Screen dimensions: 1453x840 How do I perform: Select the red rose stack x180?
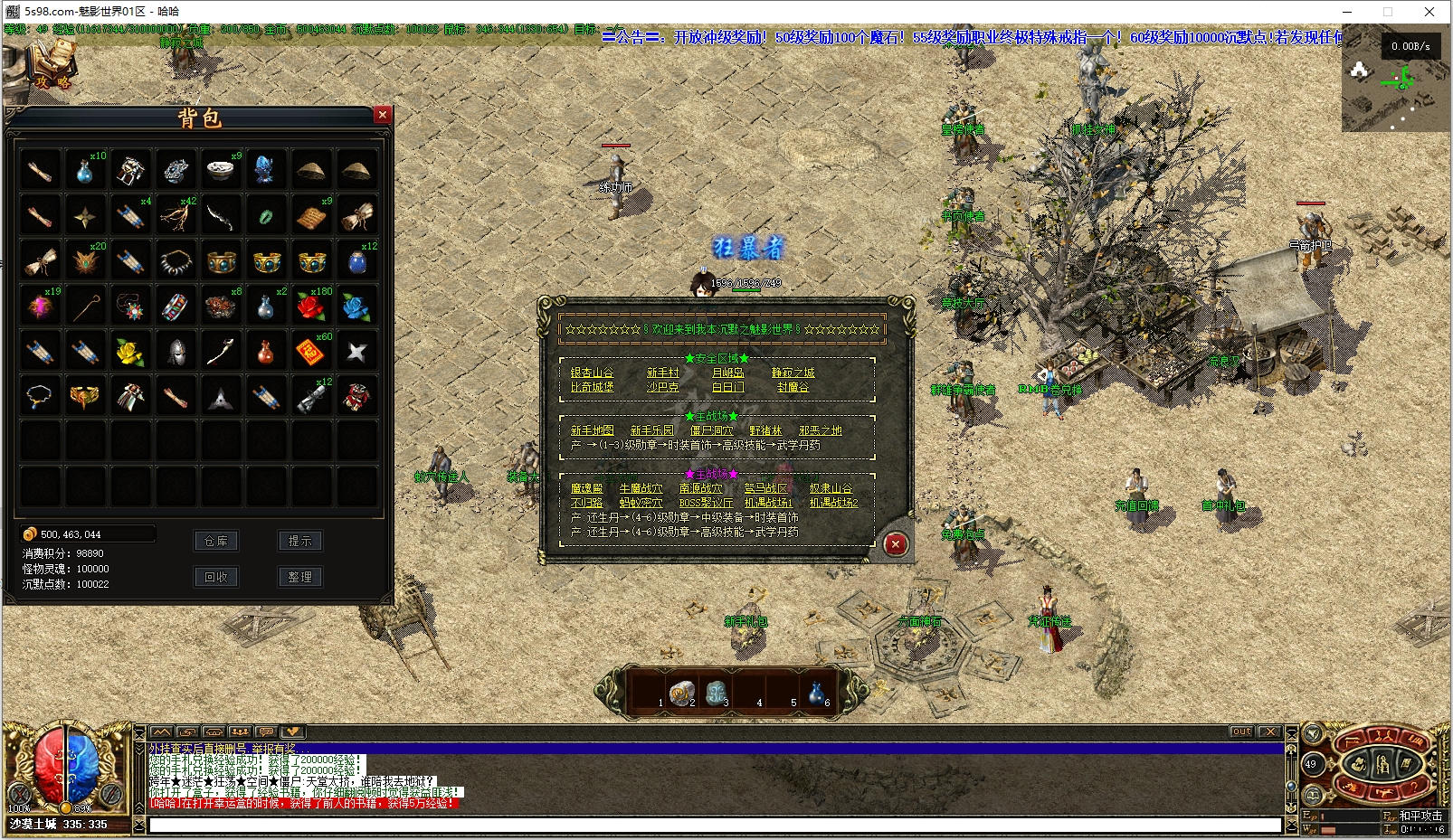click(311, 307)
